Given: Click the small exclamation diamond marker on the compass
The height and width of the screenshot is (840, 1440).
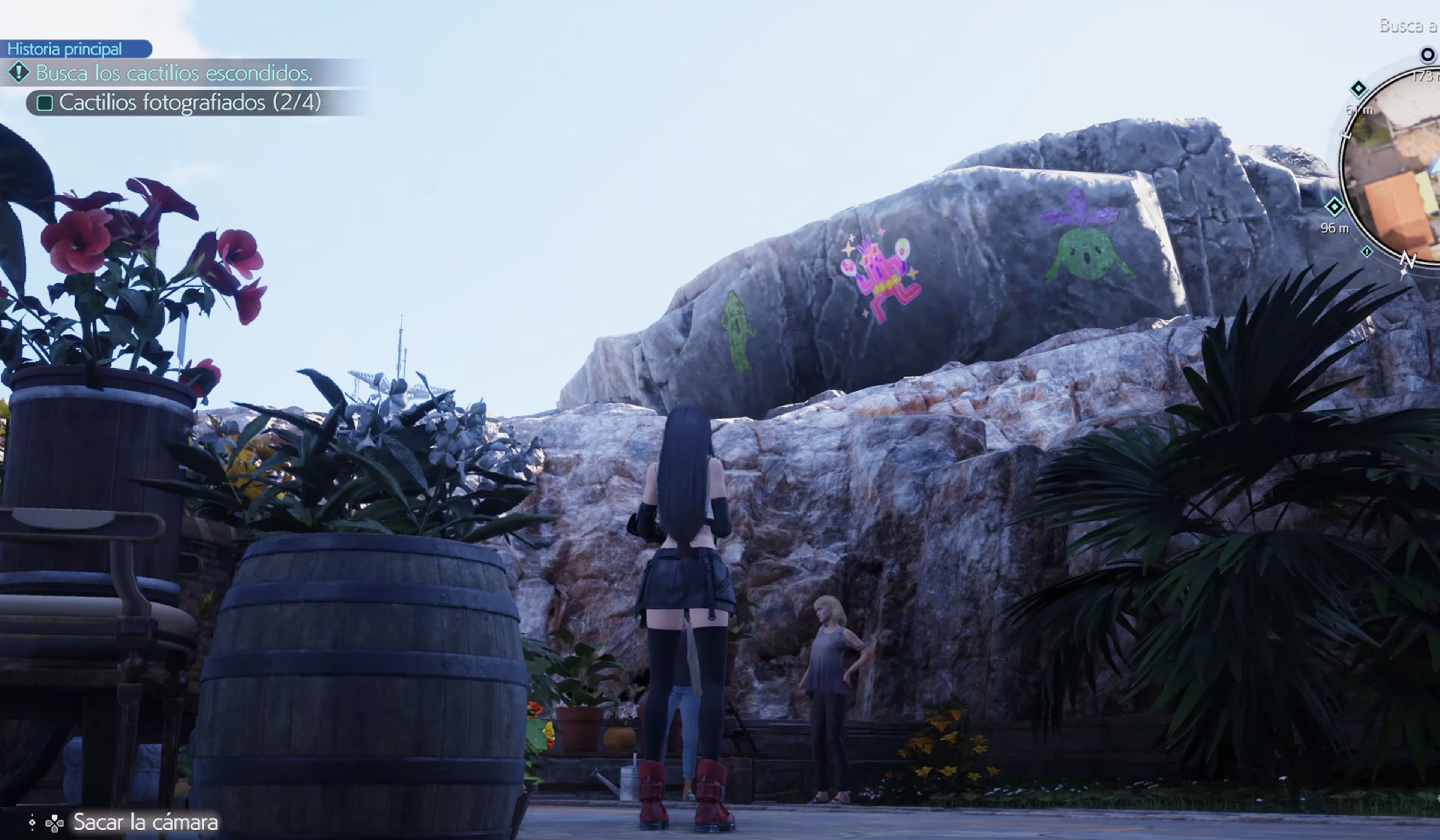Looking at the screenshot, I should 1366,251.
